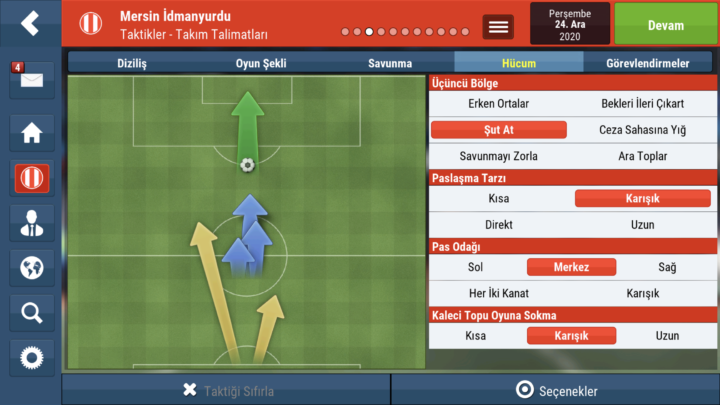Select the Erken Ortalar option
This screenshot has width=720, height=405.
498,103
